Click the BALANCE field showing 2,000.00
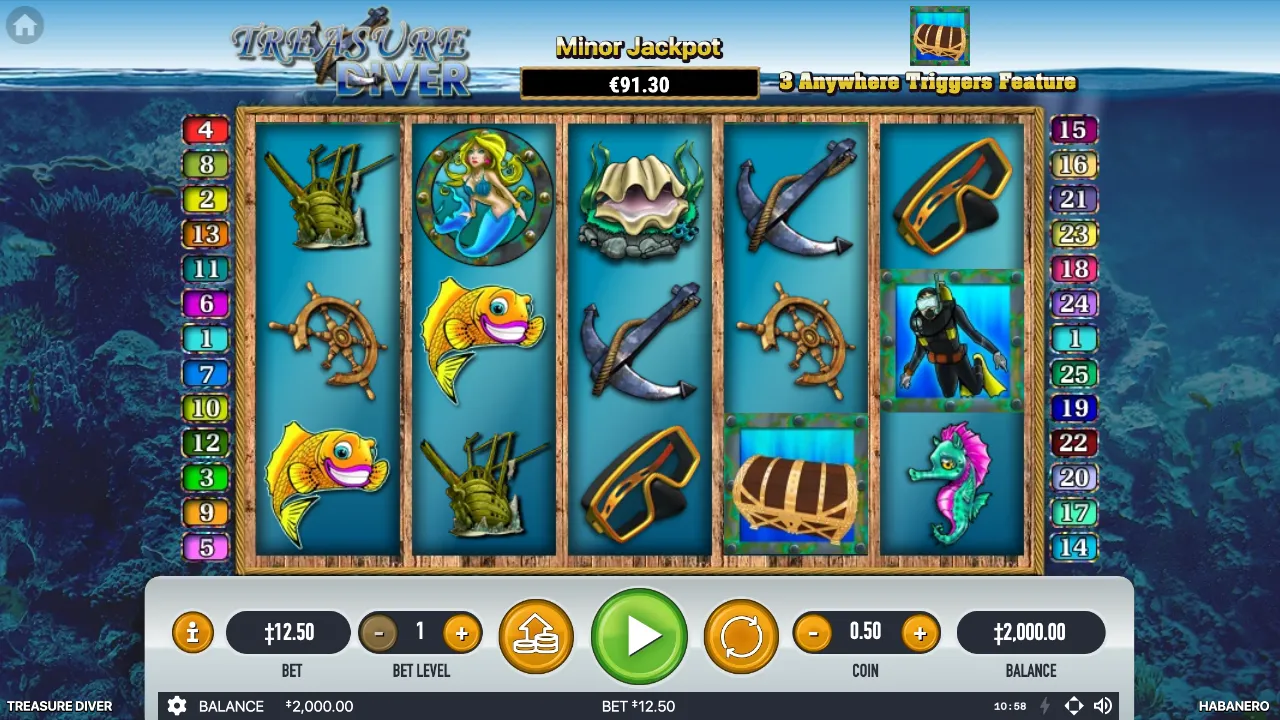The height and width of the screenshot is (720, 1280). click(x=1031, y=632)
